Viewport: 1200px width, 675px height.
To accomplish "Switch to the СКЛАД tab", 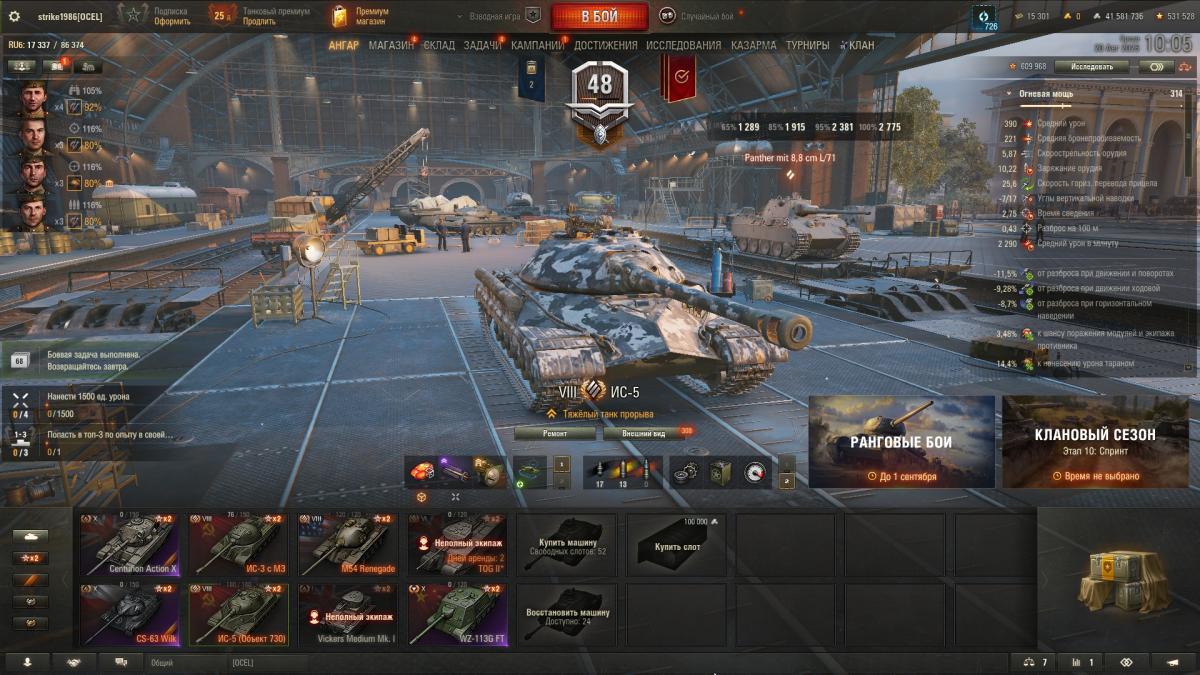I will pyautogui.click(x=439, y=46).
